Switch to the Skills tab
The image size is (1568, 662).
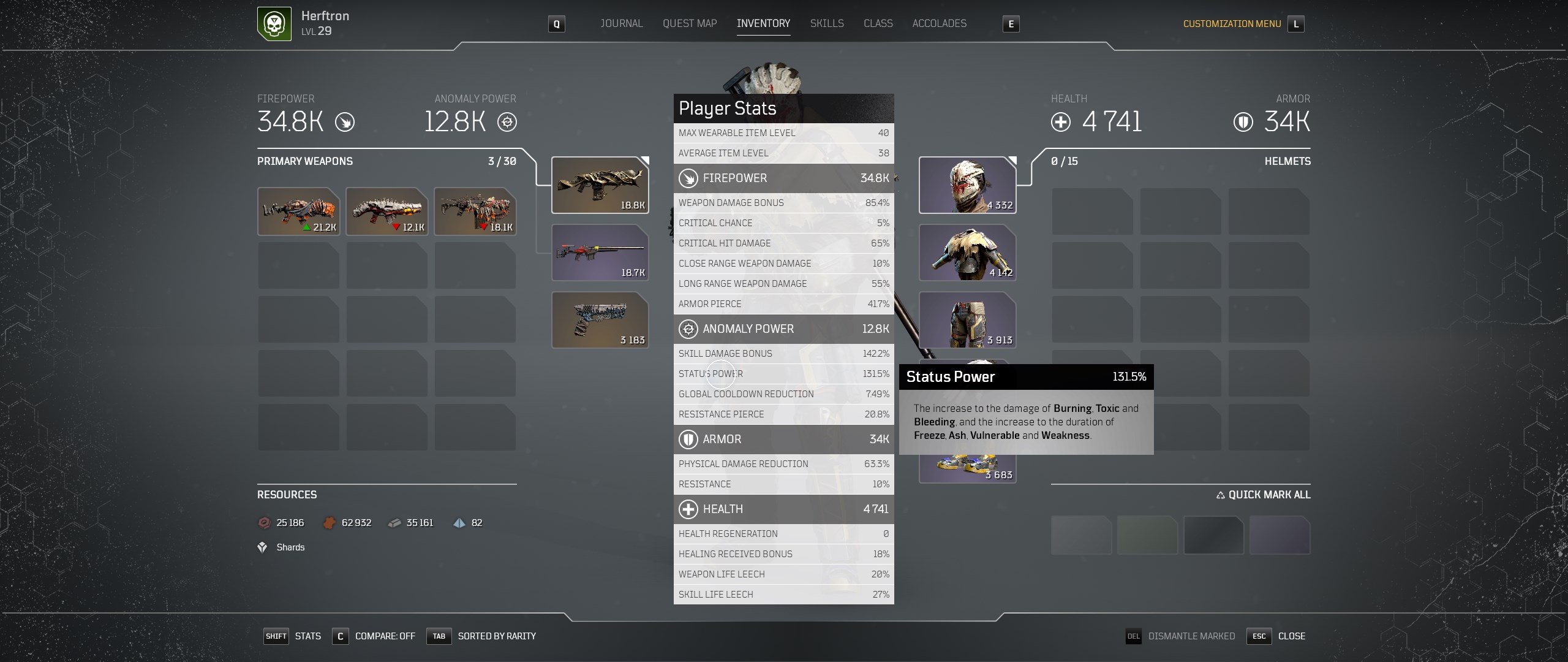point(827,23)
